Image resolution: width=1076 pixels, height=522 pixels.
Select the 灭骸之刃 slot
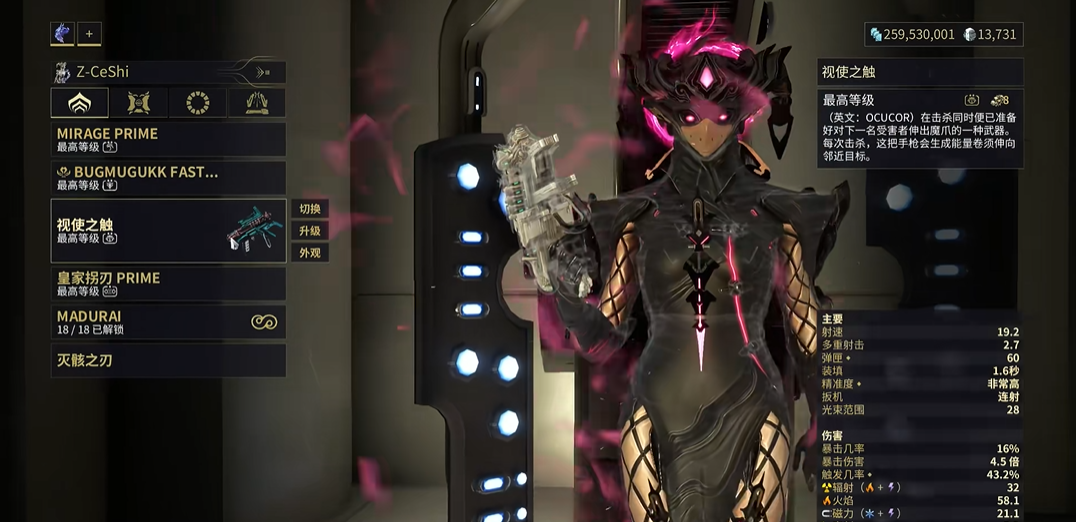click(x=168, y=360)
